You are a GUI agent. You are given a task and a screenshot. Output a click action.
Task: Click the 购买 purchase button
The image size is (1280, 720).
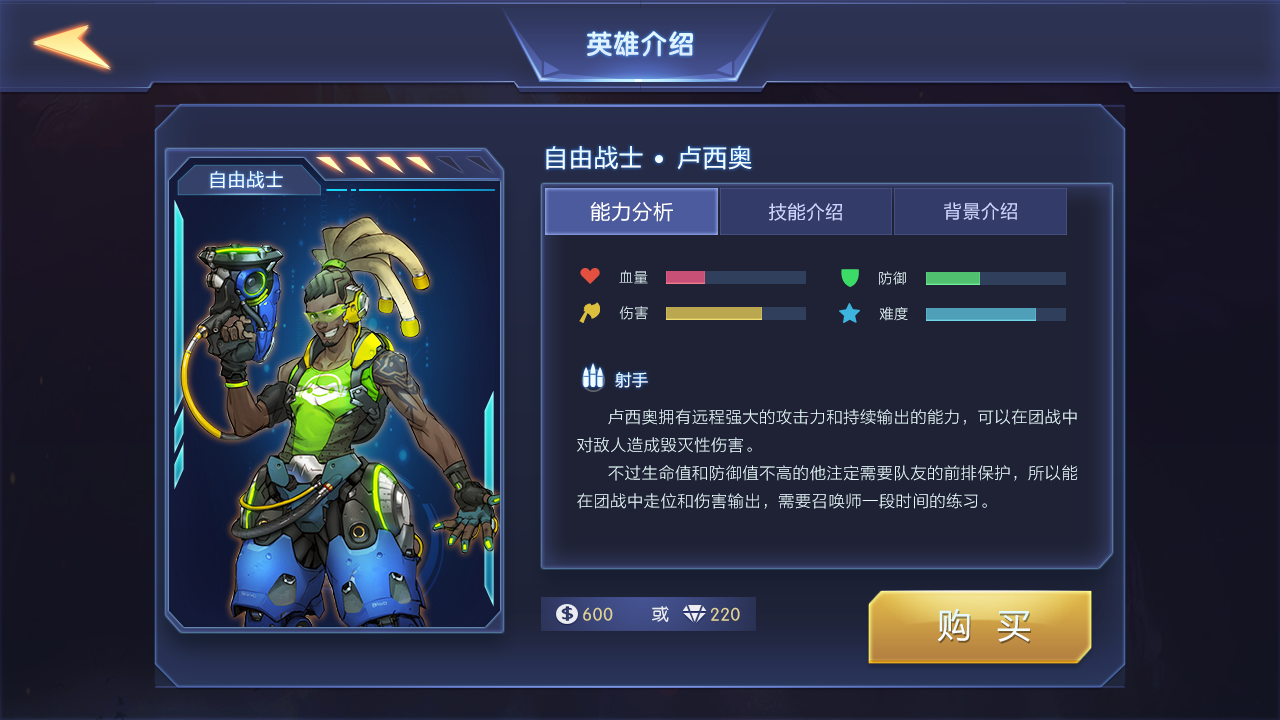point(979,627)
